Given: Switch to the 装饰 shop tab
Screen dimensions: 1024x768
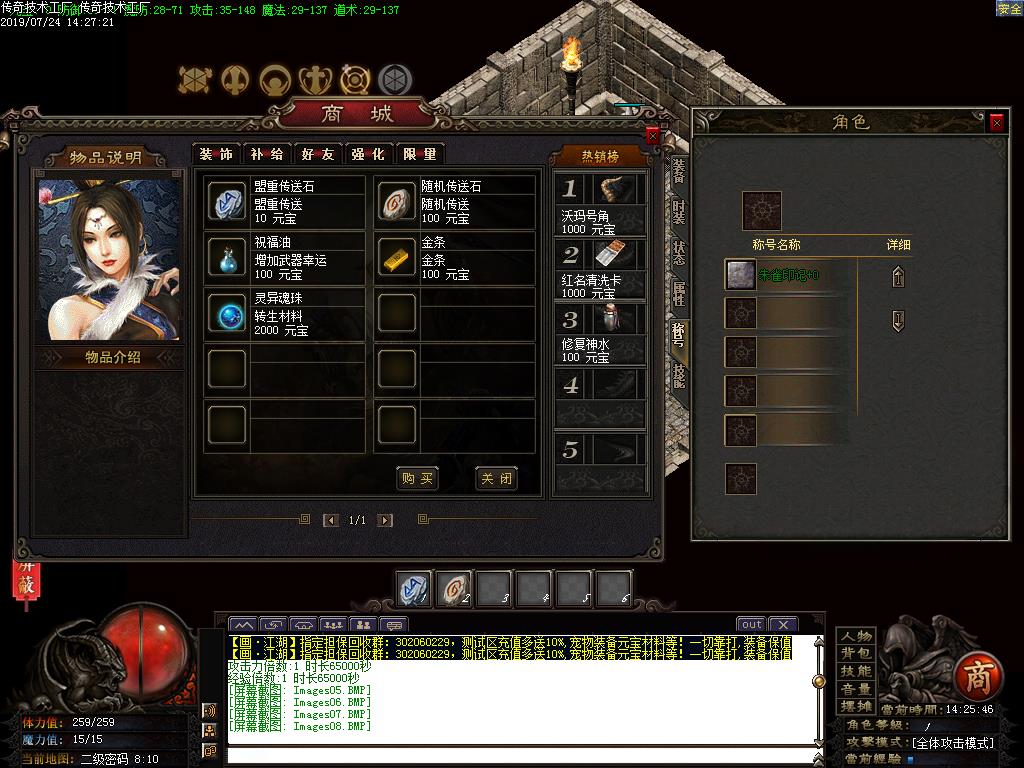Looking at the screenshot, I should (215, 154).
